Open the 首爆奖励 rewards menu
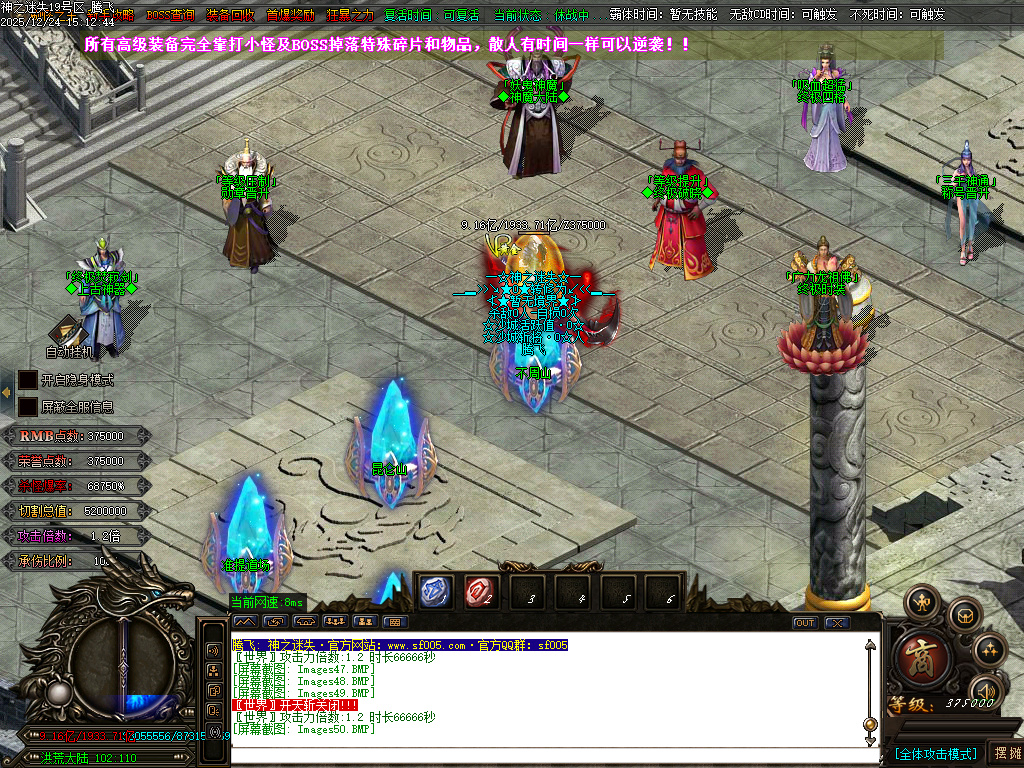The image size is (1024, 768). click(x=290, y=16)
